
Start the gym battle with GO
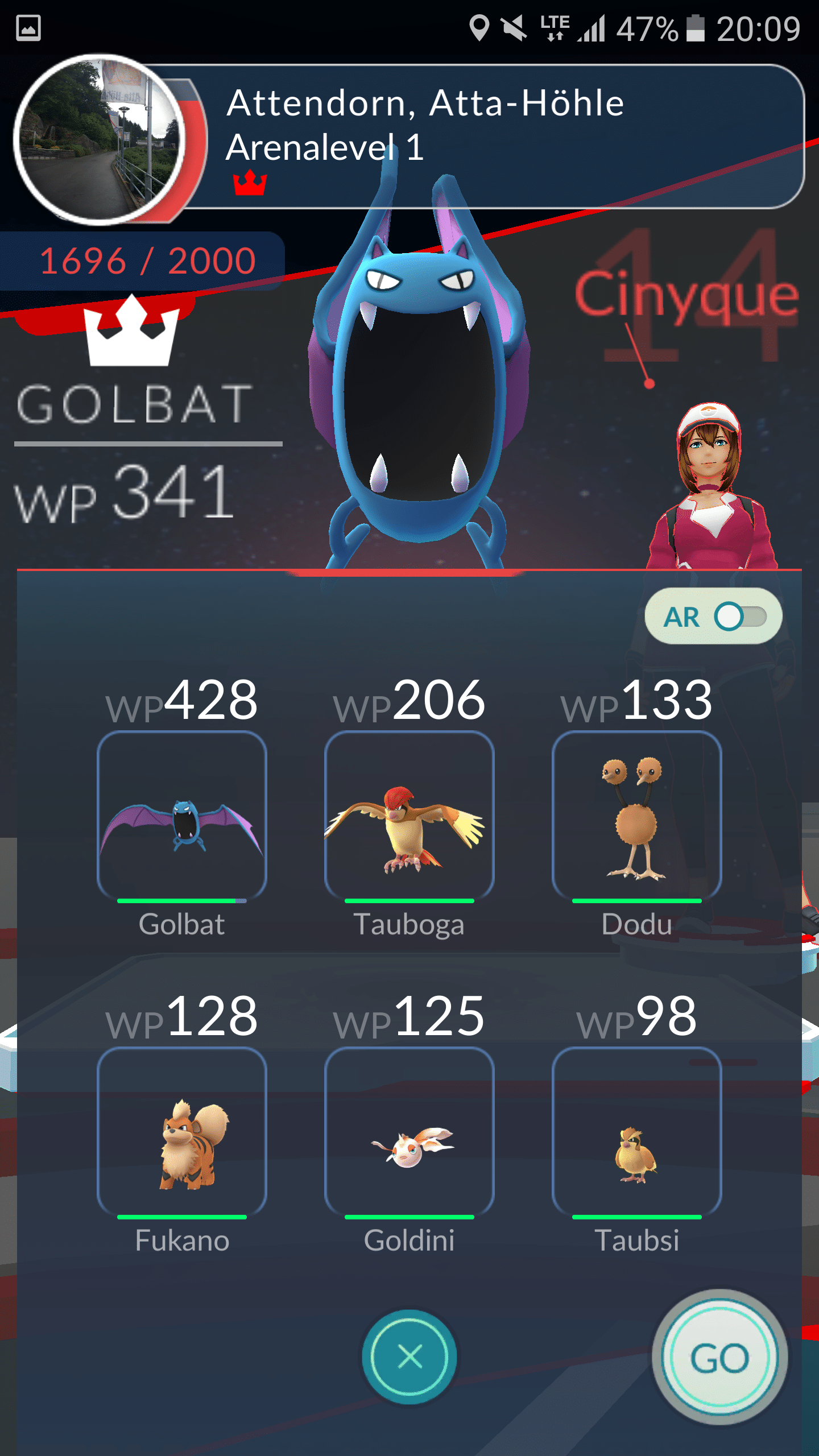click(x=719, y=1357)
